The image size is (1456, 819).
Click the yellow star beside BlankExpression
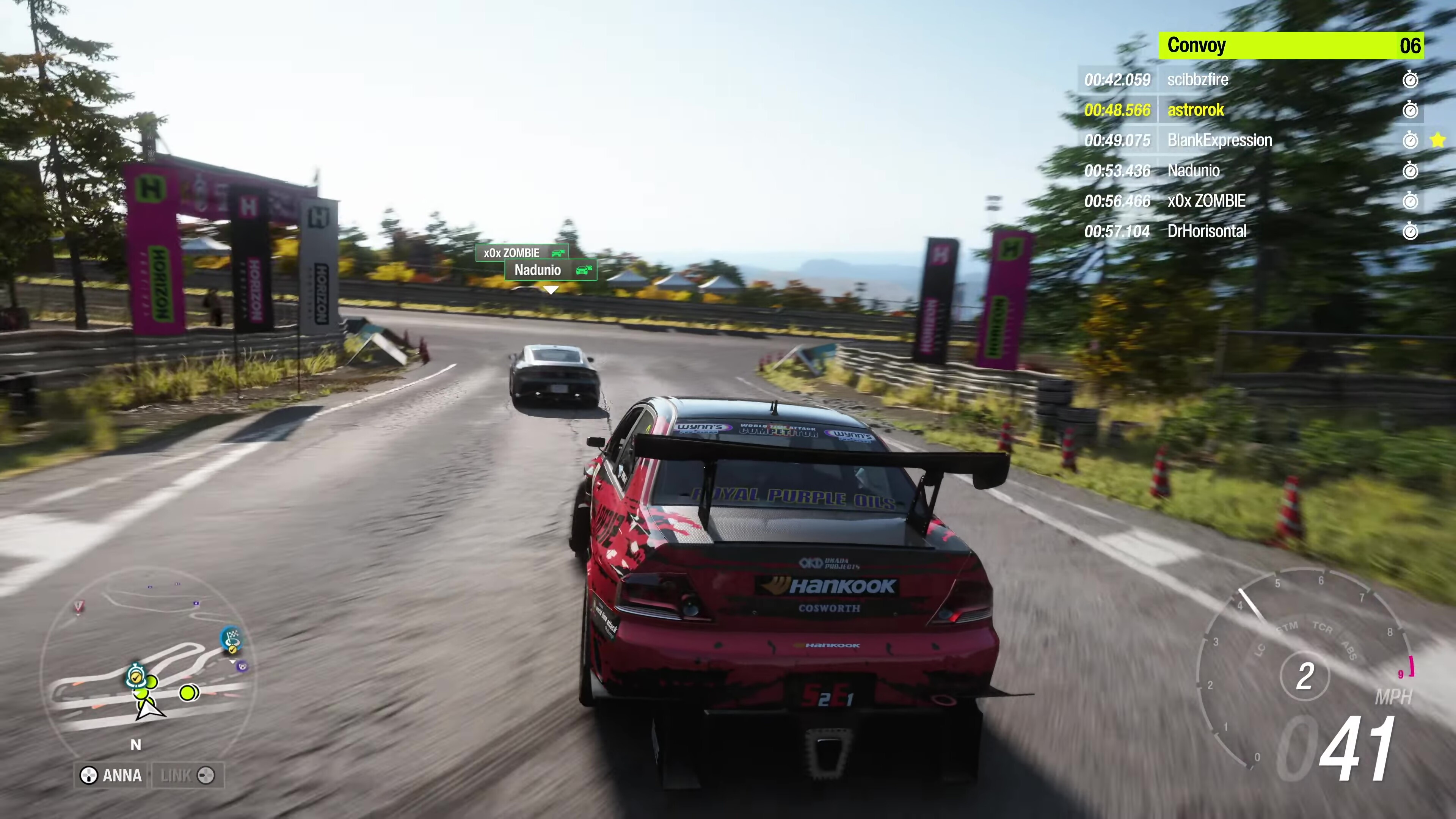[x=1438, y=140]
